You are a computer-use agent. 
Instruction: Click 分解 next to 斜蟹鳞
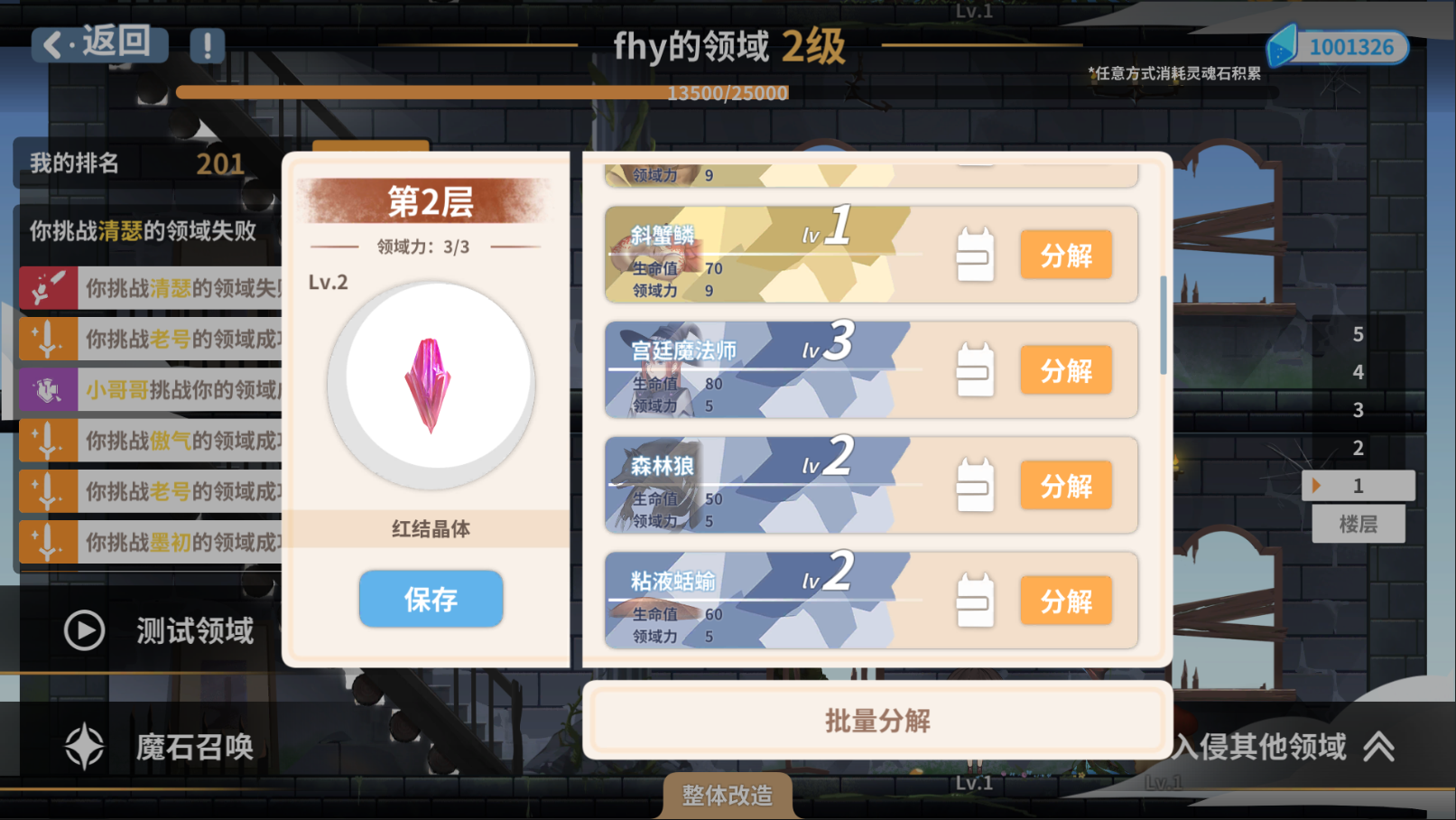tap(1066, 254)
